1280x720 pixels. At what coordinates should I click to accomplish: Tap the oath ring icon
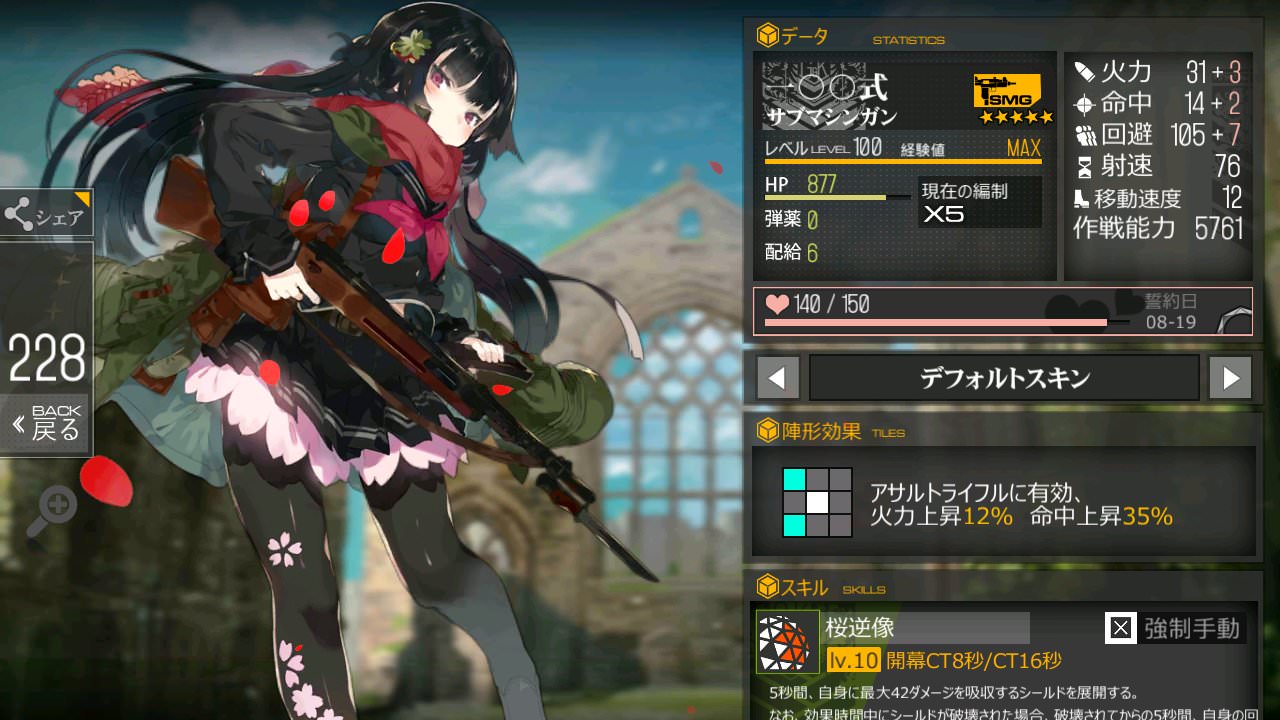[x=1236, y=317]
